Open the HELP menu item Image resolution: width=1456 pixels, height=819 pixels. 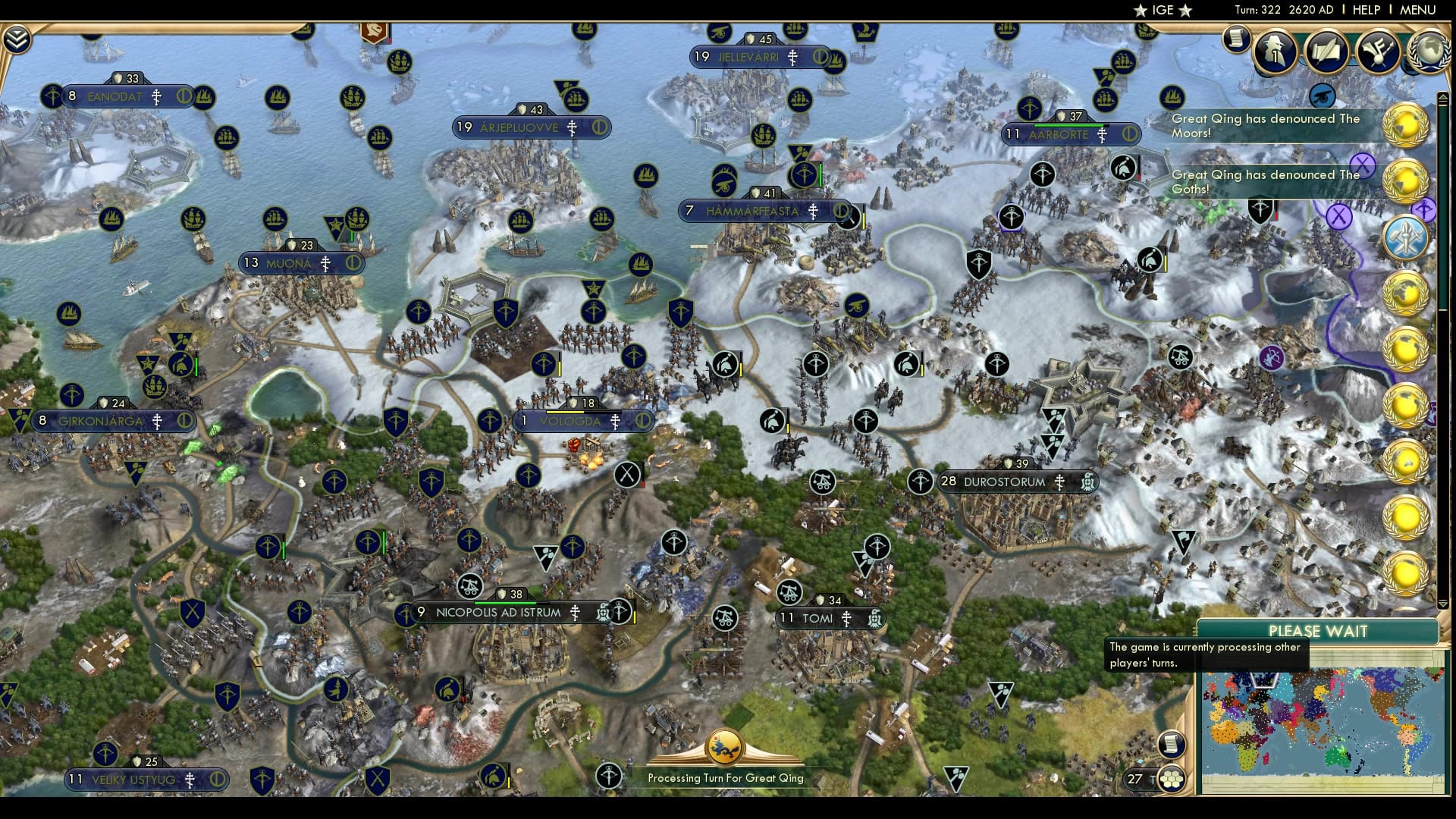(x=1365, y=11)
